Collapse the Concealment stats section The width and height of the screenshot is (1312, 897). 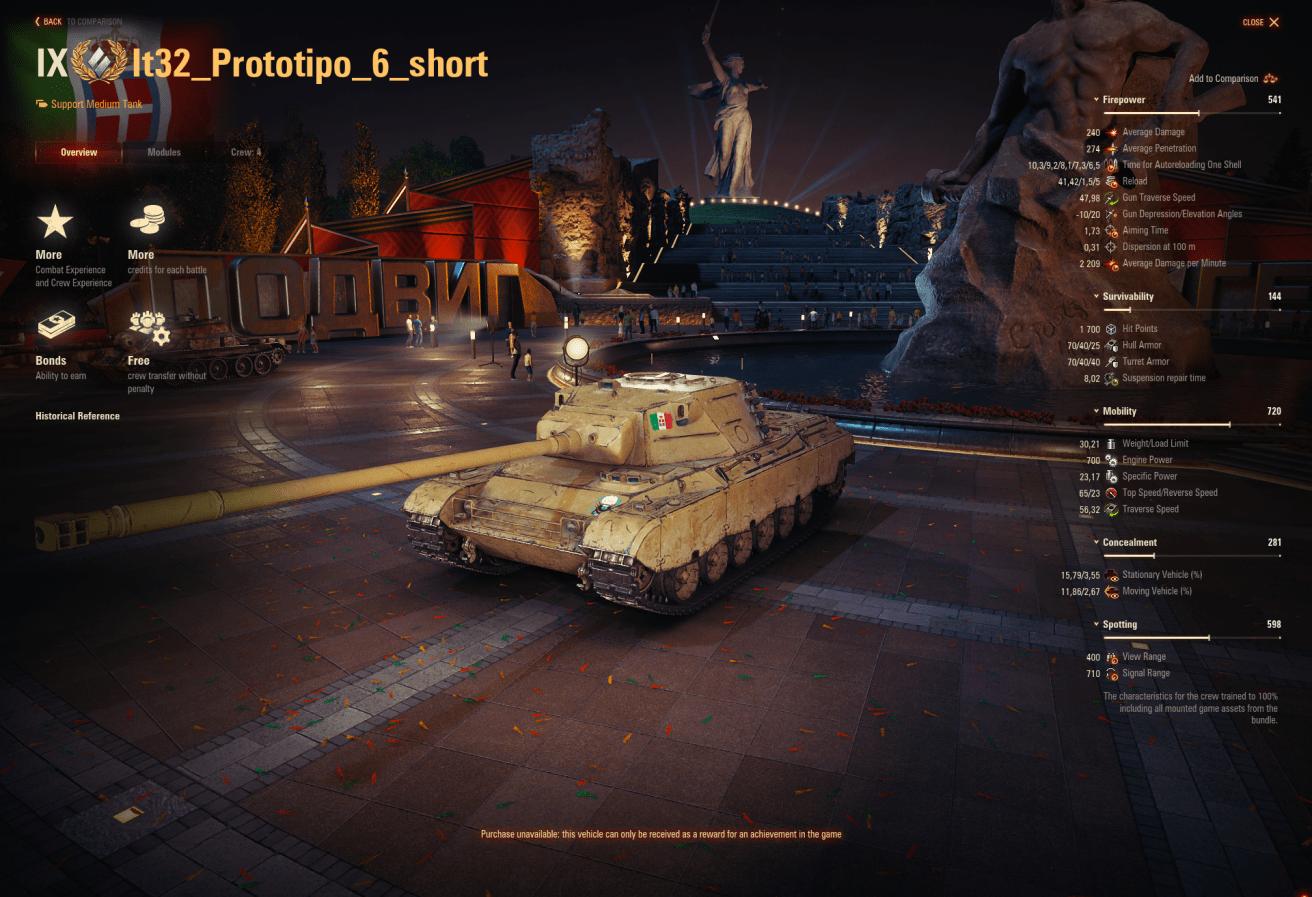(1129, 543)
